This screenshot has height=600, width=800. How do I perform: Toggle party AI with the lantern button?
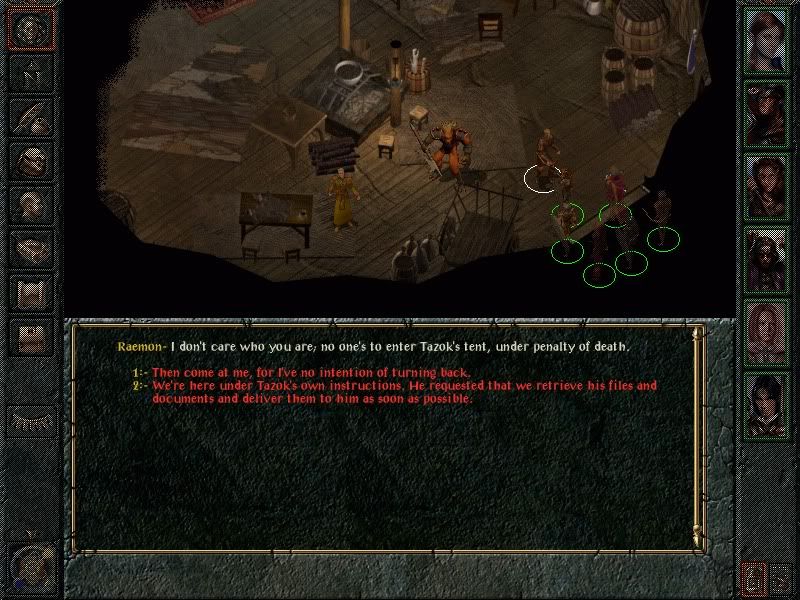[753, 577]
